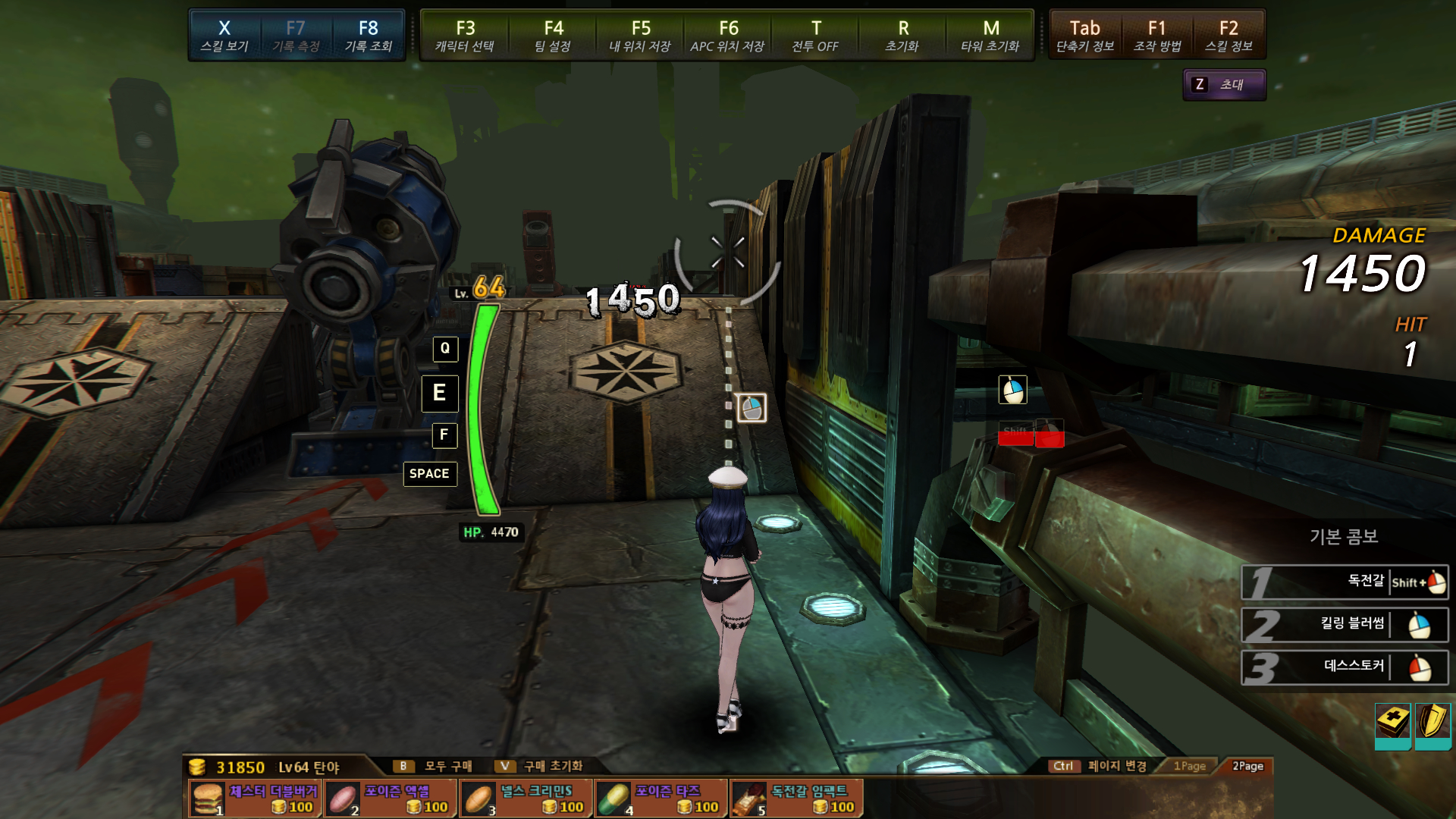
Task: Click the 타워 초기화 tower reset button
Action: tap(990, 36)
